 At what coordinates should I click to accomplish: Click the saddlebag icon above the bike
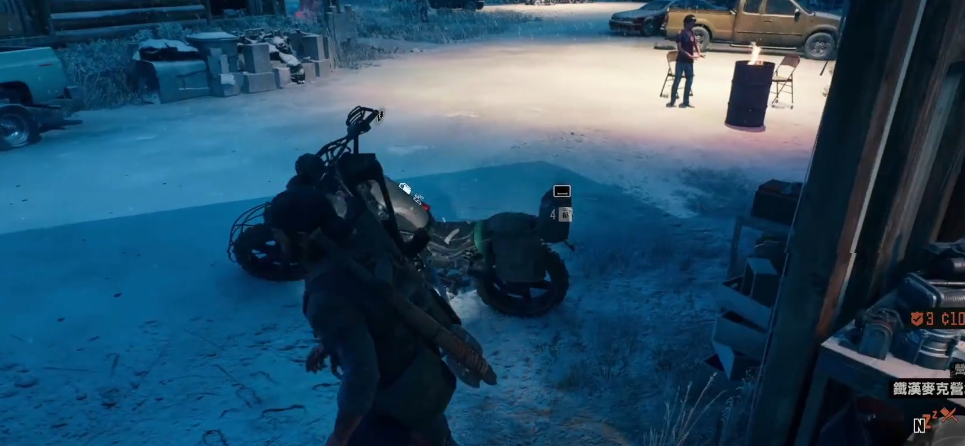562,191
